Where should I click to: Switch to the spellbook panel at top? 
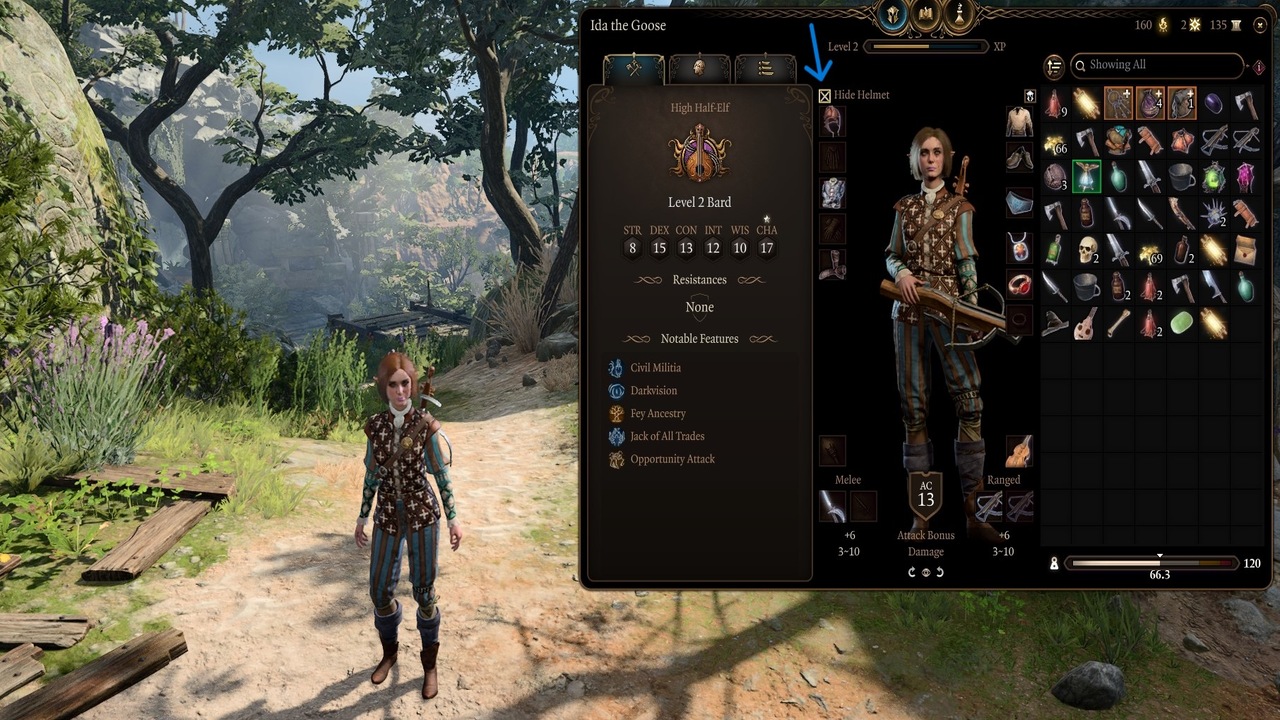(x=927, y=15)
